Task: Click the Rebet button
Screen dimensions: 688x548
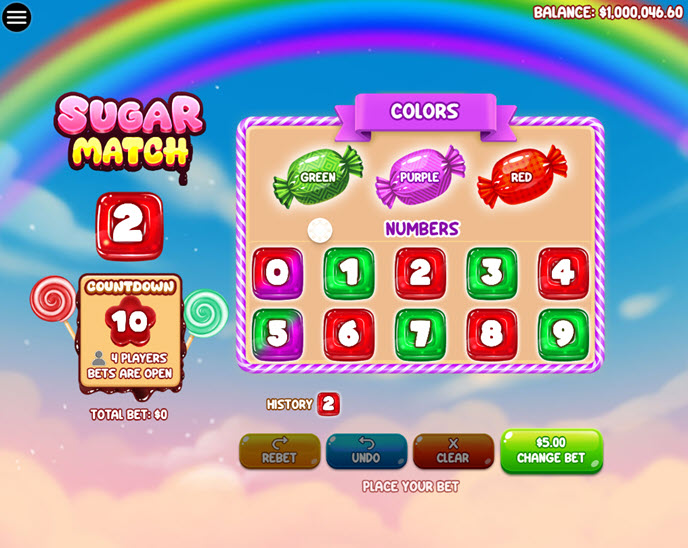Action: pos(280,451)
